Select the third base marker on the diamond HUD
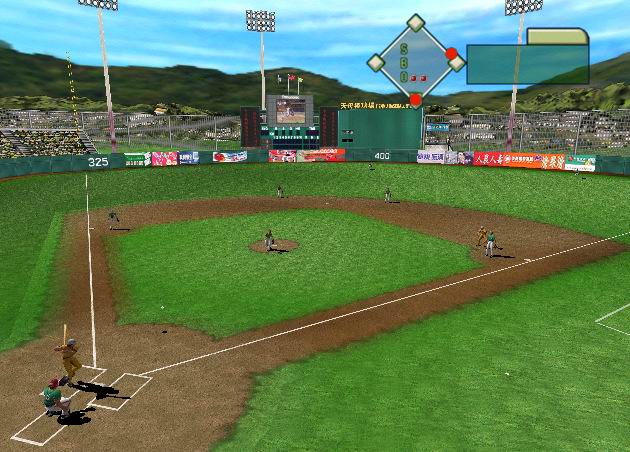This screenshot has height=452, width=630. click(375, 62)
